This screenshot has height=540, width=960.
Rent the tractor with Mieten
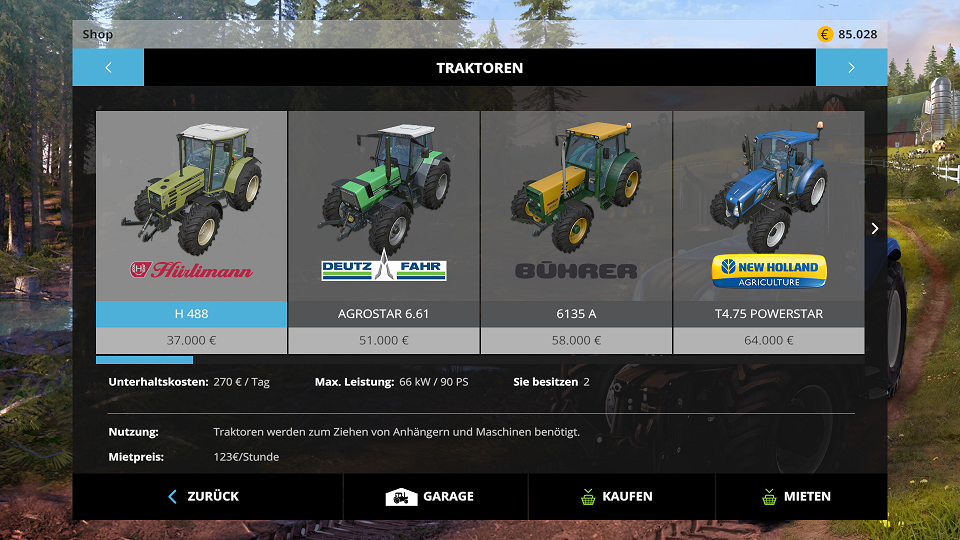(x=797, y=496)
